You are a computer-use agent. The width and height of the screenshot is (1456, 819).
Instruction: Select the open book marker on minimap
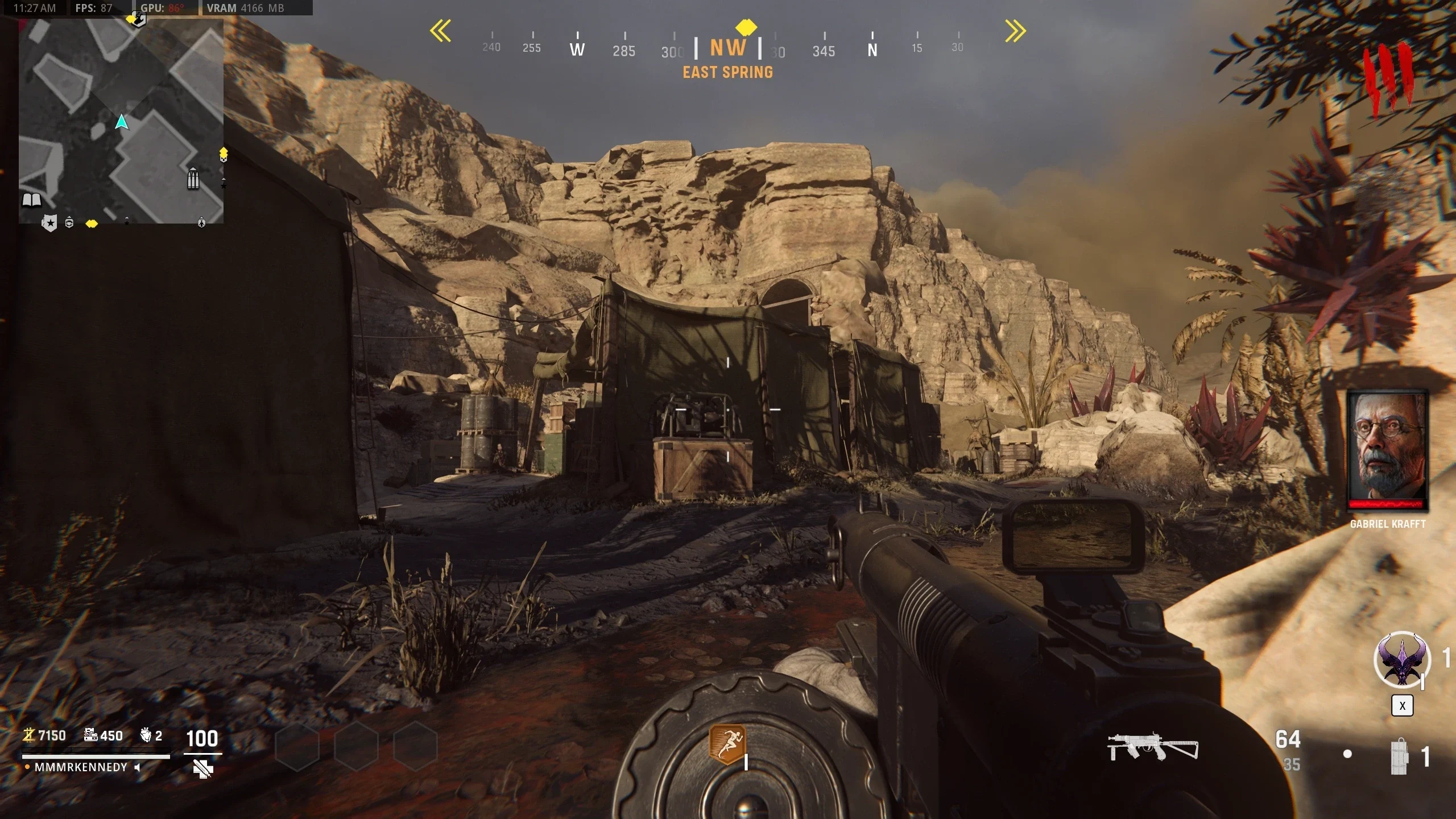click(x=31, y=200)
